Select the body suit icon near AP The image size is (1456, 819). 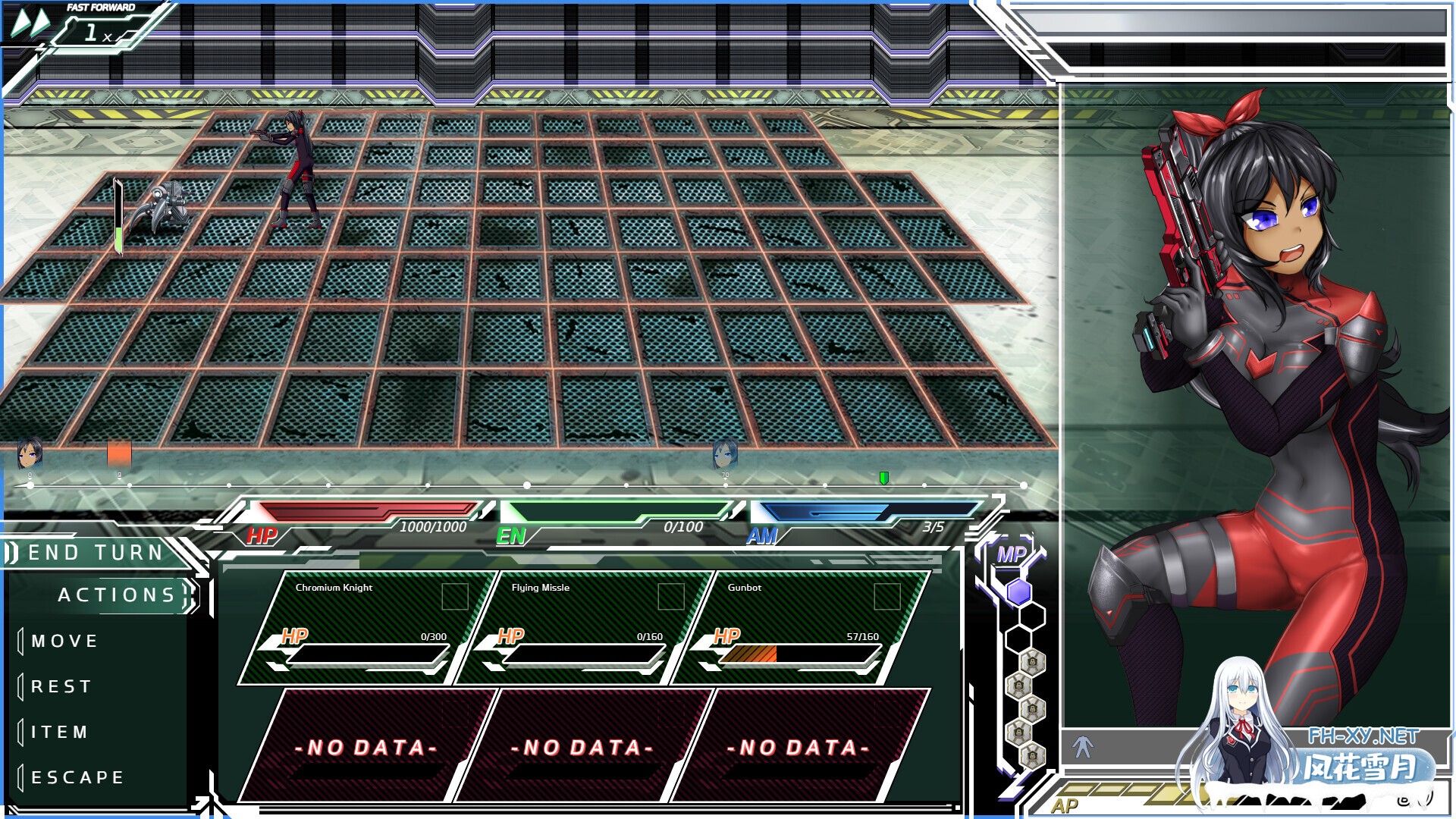tap(1084, 746)
